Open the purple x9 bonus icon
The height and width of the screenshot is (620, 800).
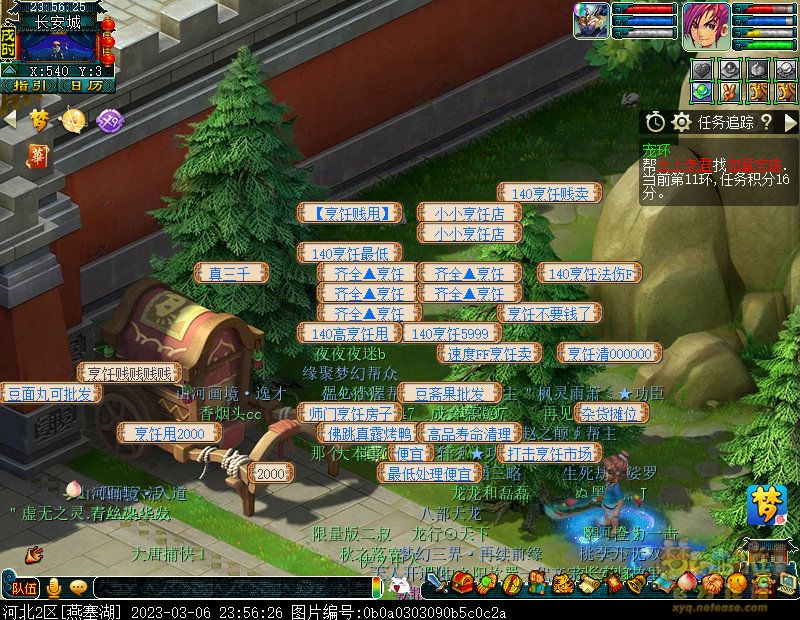[110, 120]
